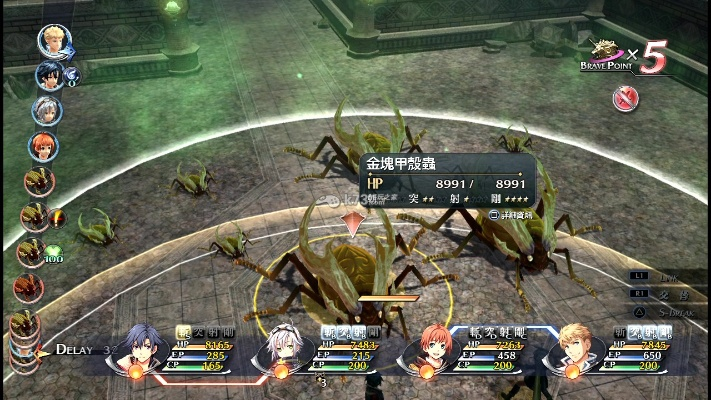
Task: Select the orange-haired character turn-order portrait
Action: coord(43,146)
